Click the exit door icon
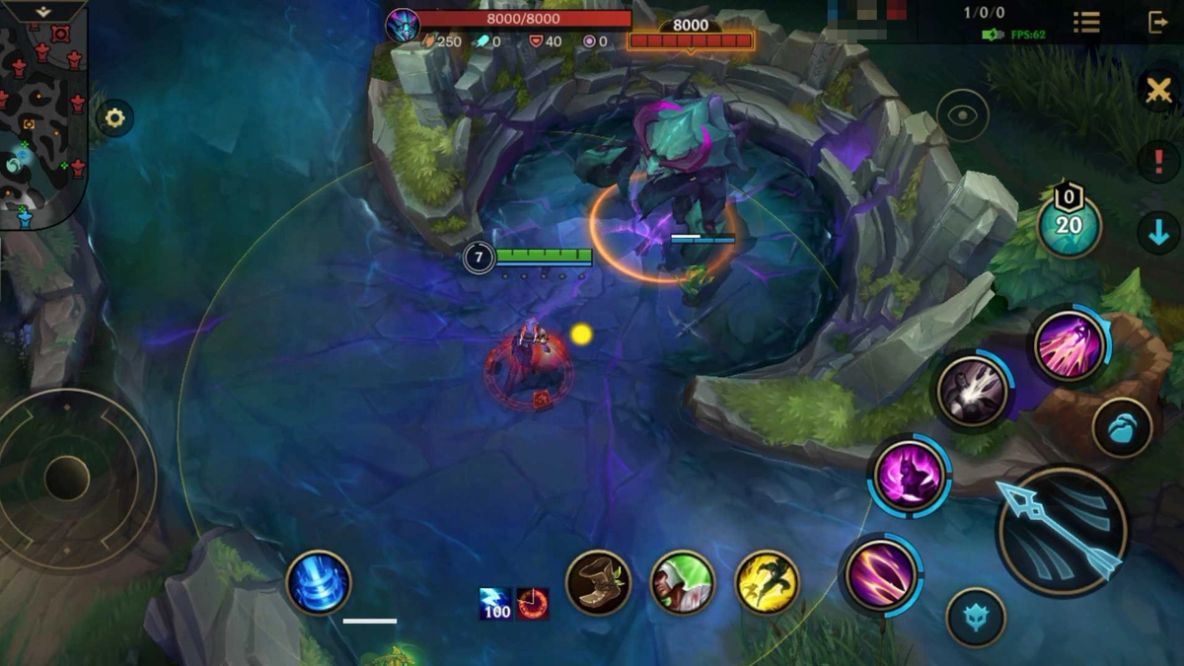 point(1158,22)
